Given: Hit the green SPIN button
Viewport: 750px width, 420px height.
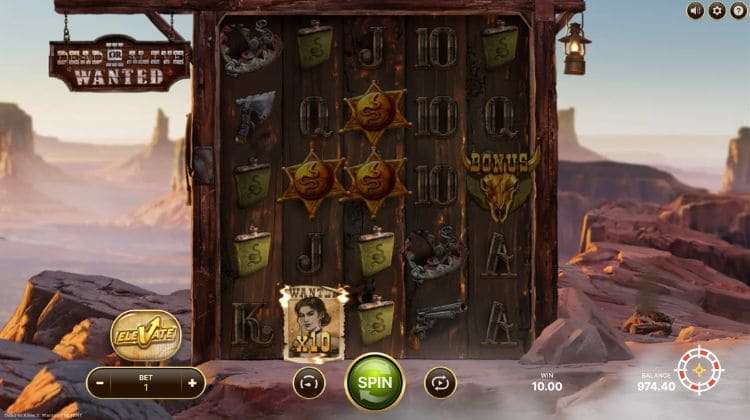Looking at the screenshot, I should click(x=374, y=381).
